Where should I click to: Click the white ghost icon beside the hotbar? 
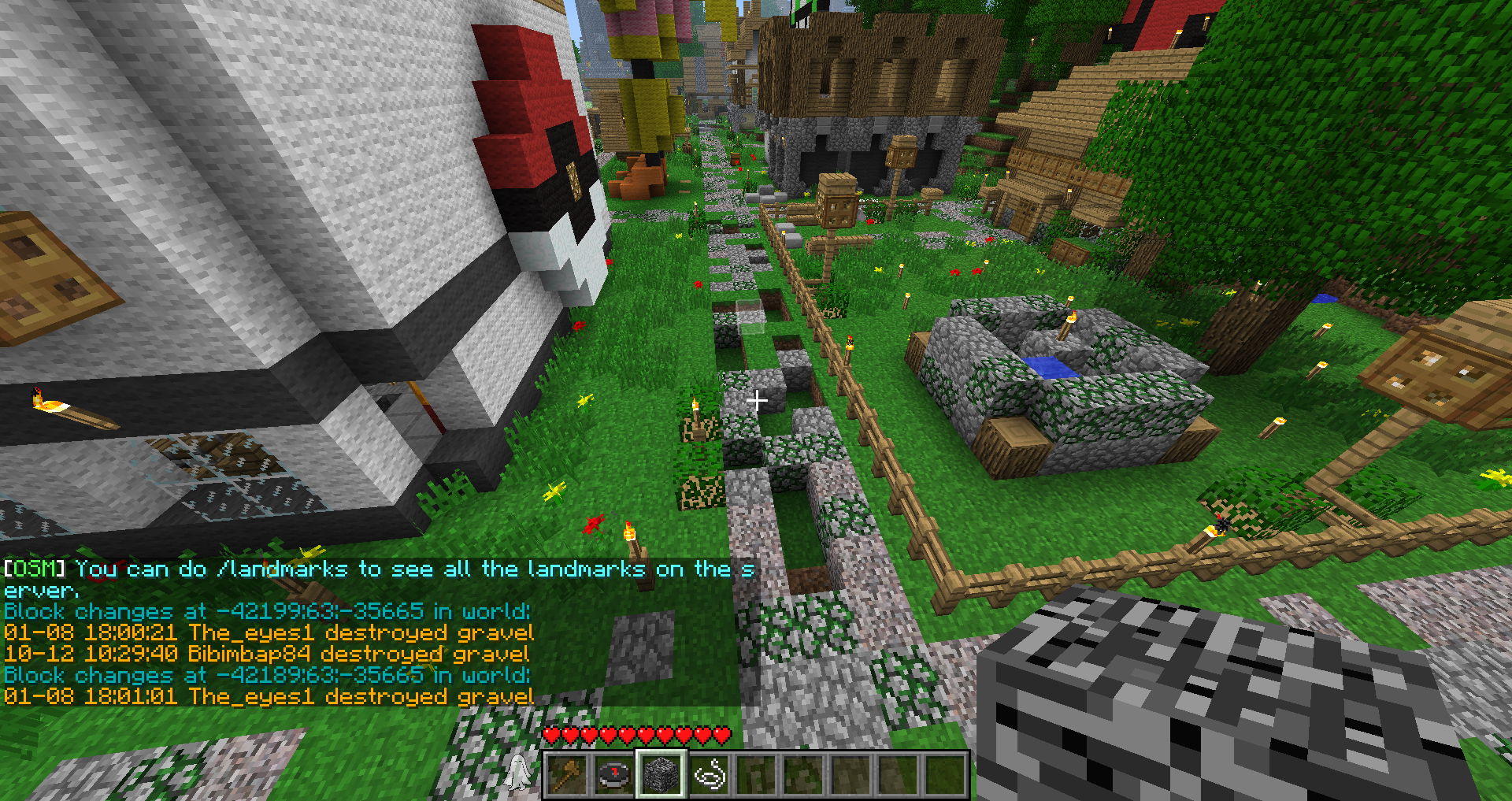point(517,772)
